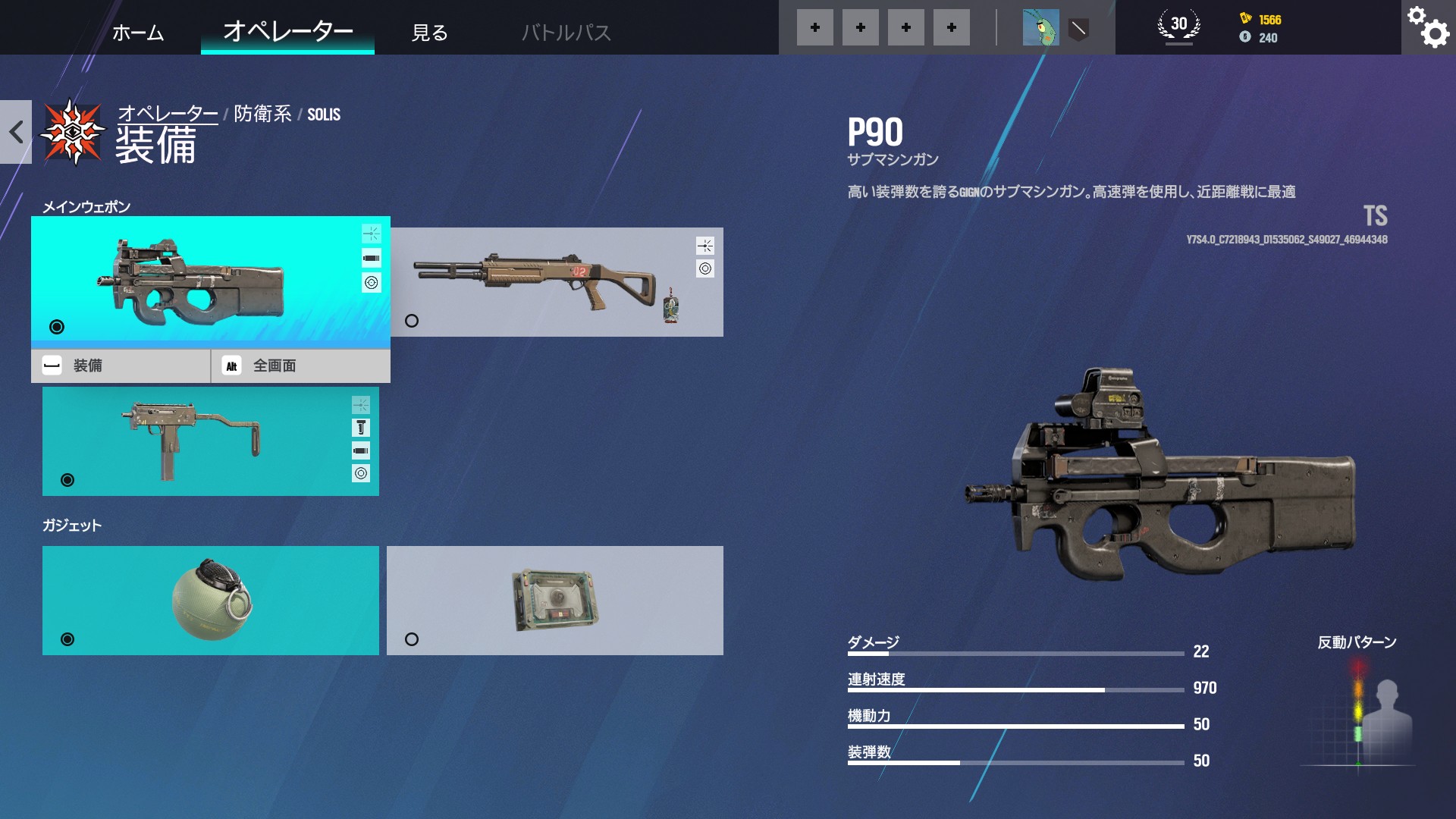Open the settings gear

click(x=1428, y=27)
